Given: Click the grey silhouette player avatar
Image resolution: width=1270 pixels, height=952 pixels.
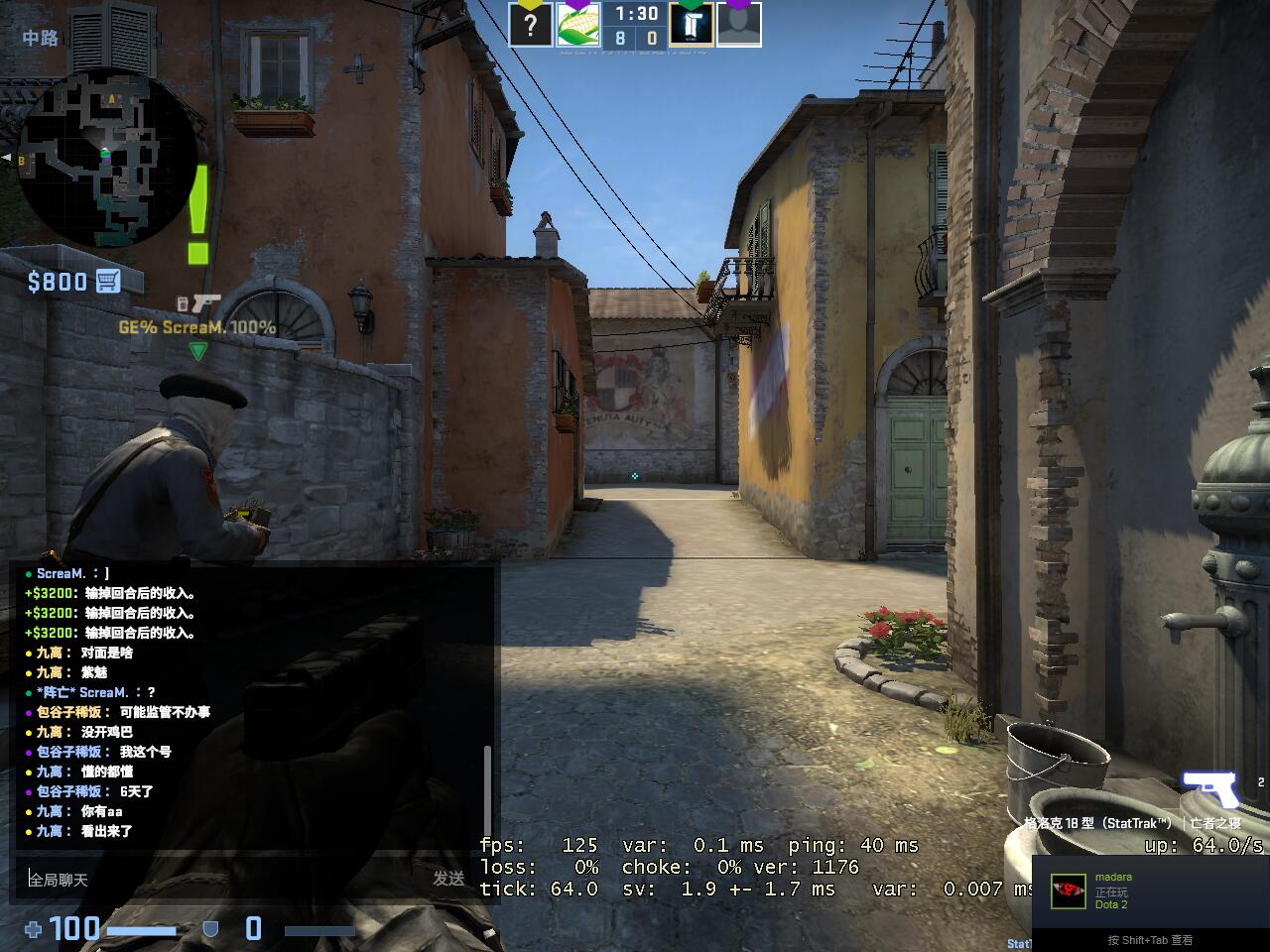Looking at the screenshot, I should [739, 25].
